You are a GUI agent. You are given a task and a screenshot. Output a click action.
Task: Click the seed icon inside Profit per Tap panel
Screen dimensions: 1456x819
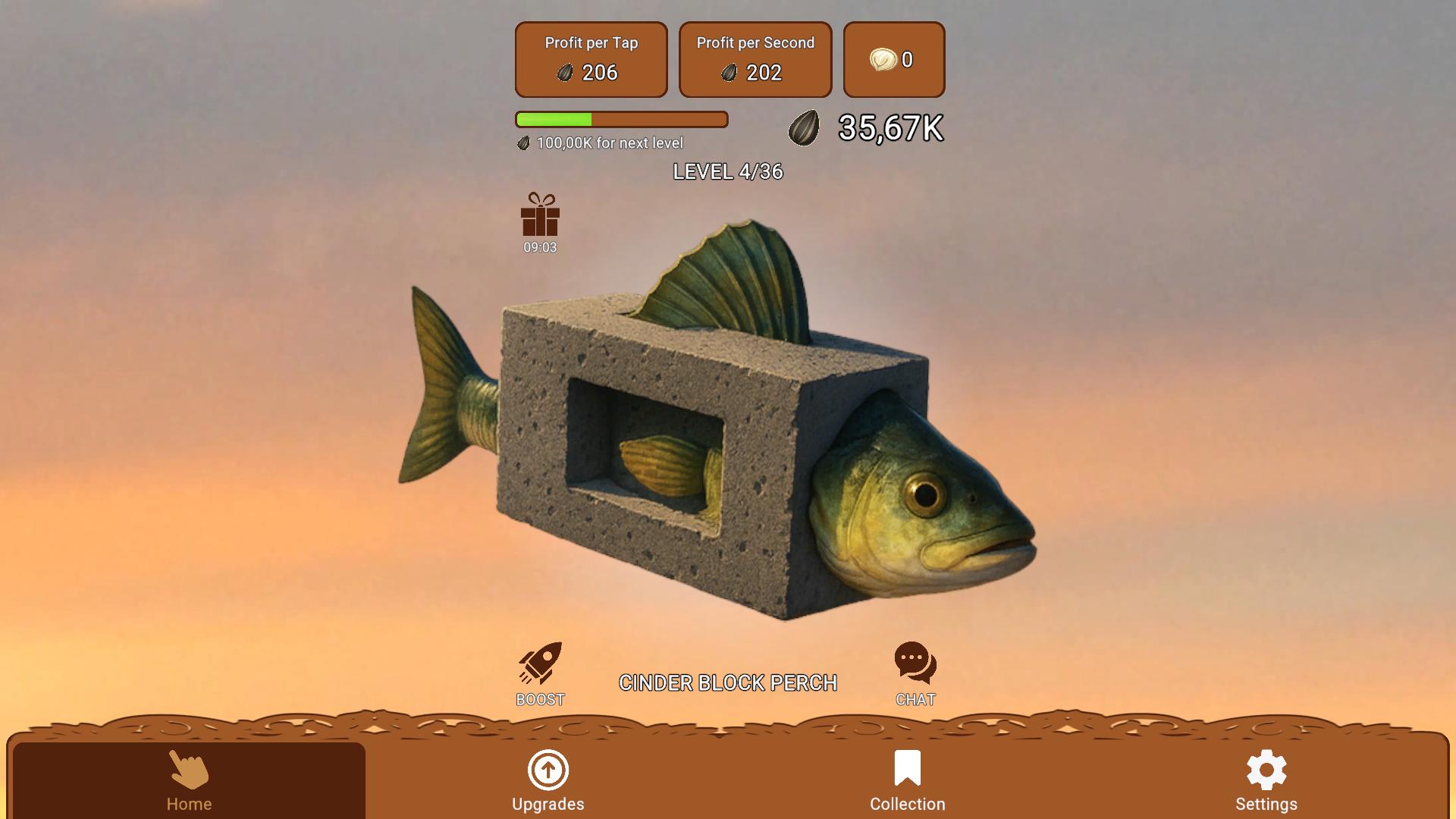click(564, 73)
